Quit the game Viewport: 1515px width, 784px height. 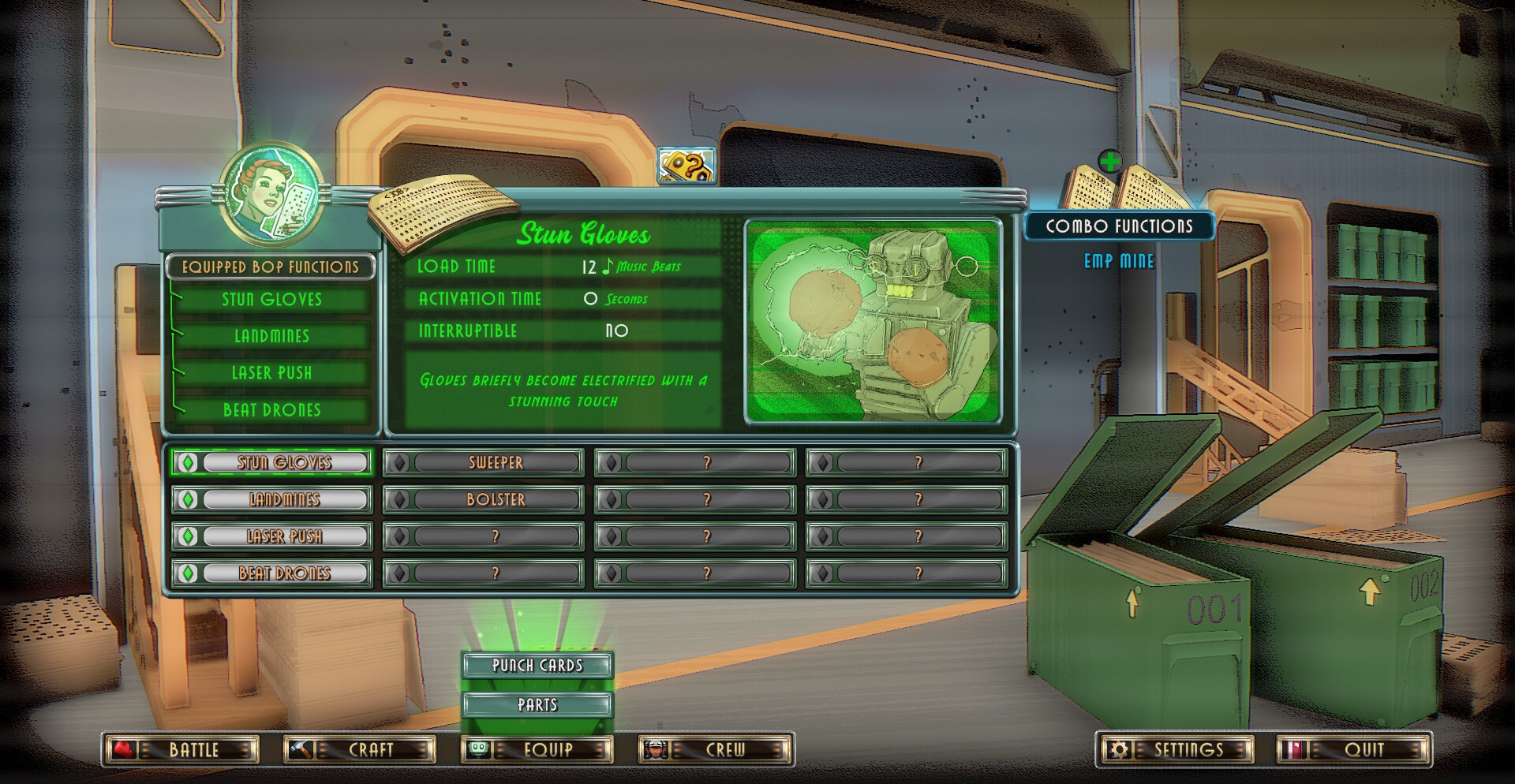coord(1354,749)
